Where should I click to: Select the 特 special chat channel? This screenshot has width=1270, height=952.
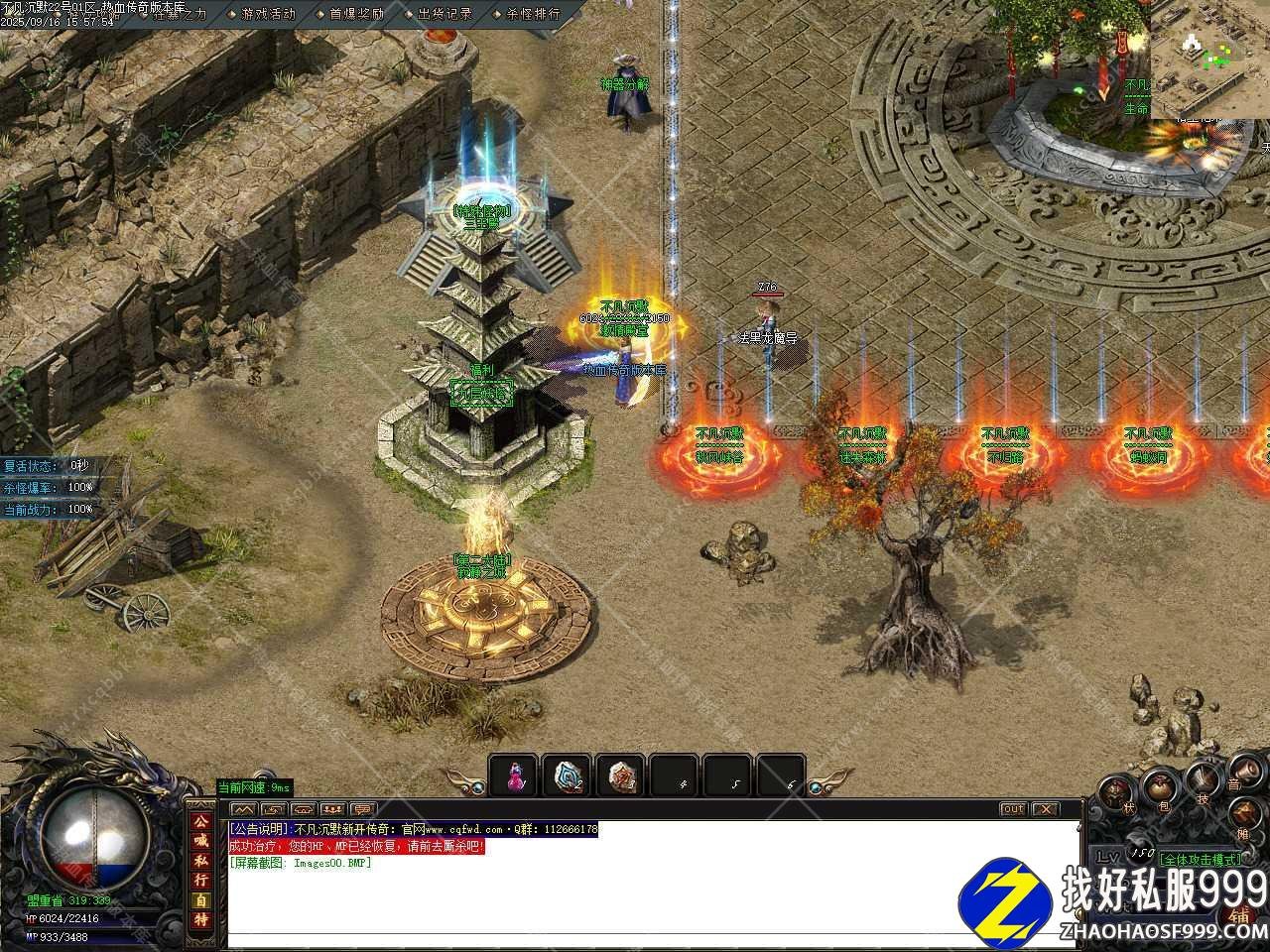point(200,919)
